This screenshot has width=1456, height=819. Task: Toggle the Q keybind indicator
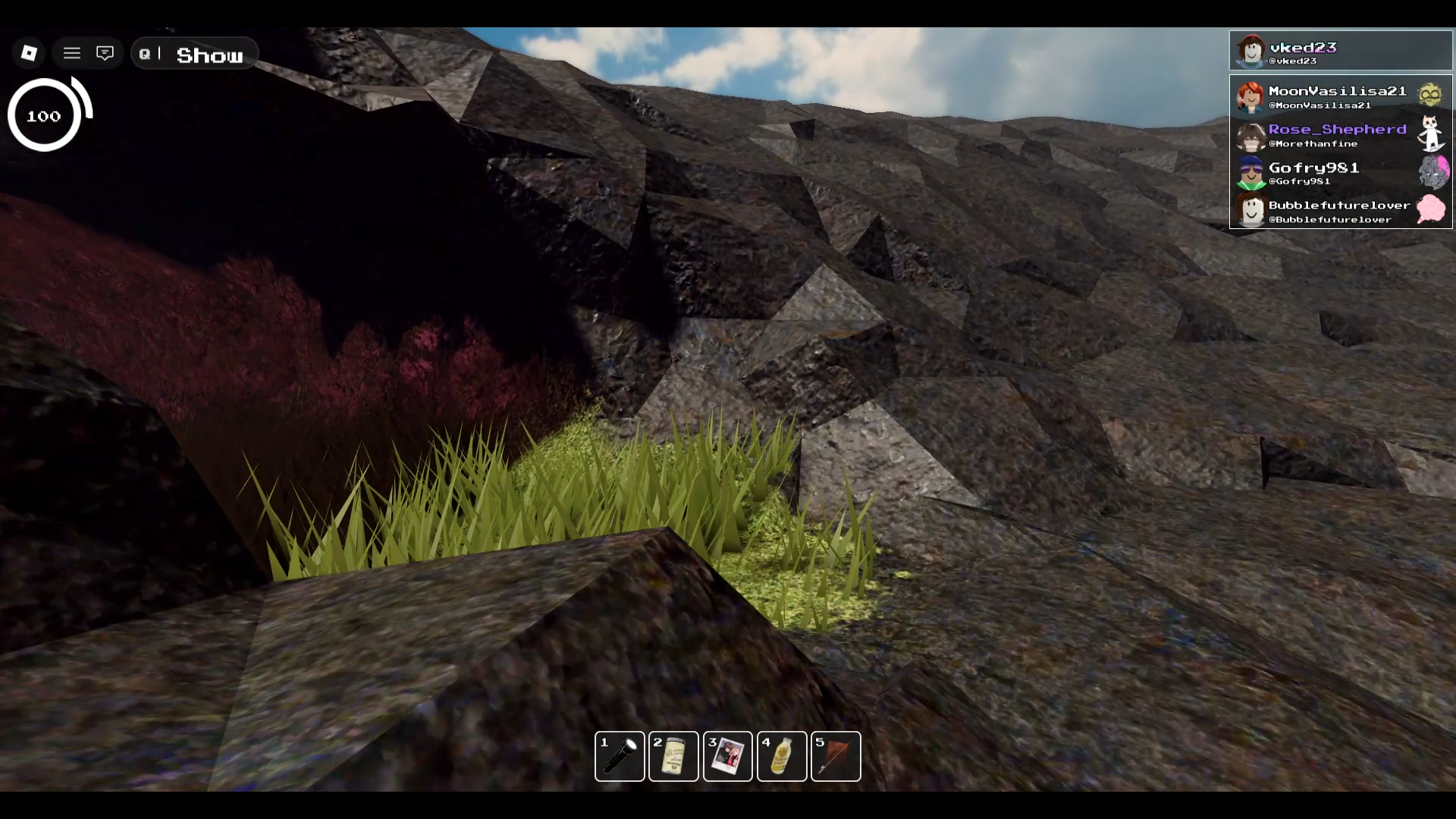(144, 53)
